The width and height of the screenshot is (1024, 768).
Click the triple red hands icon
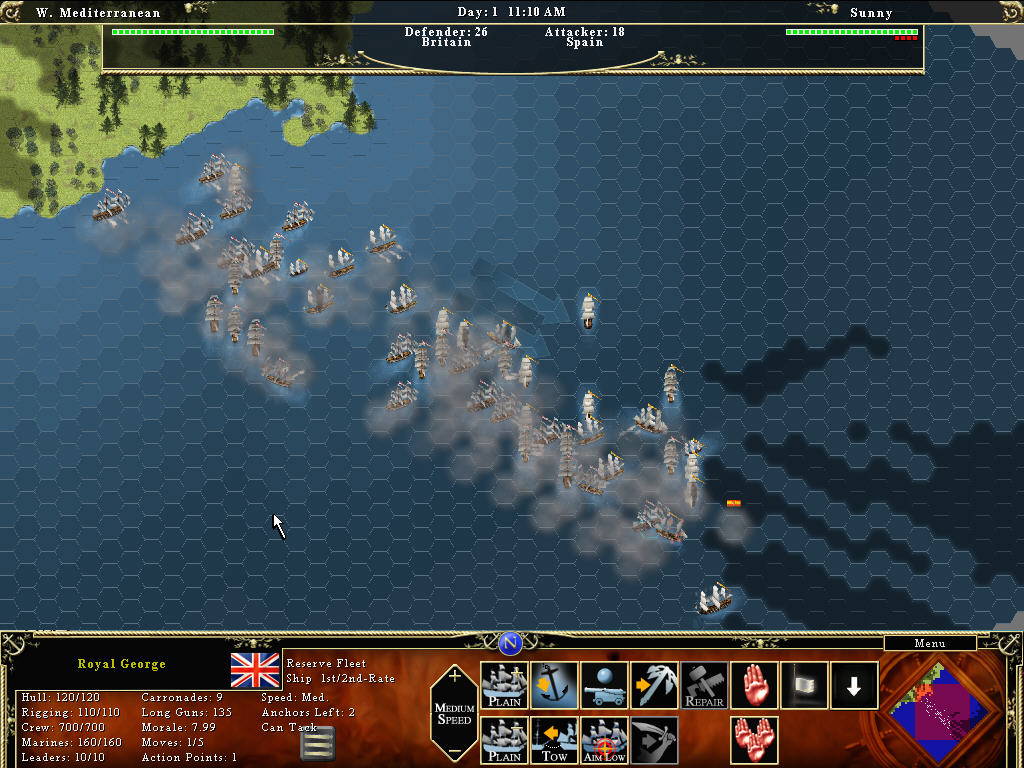click(x=755, y=740)
